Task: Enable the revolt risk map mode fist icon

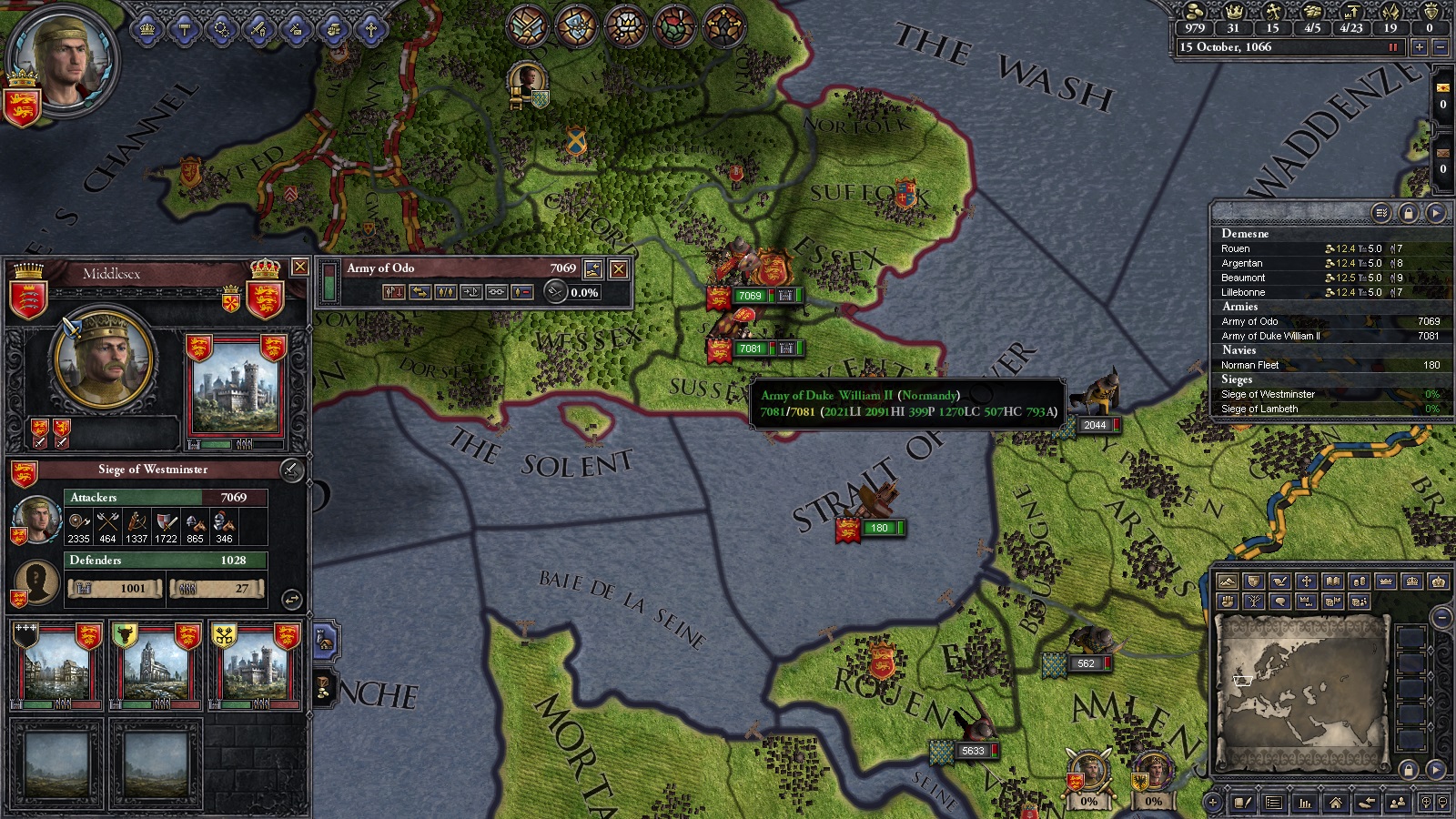Action: tap(1228, 602)
